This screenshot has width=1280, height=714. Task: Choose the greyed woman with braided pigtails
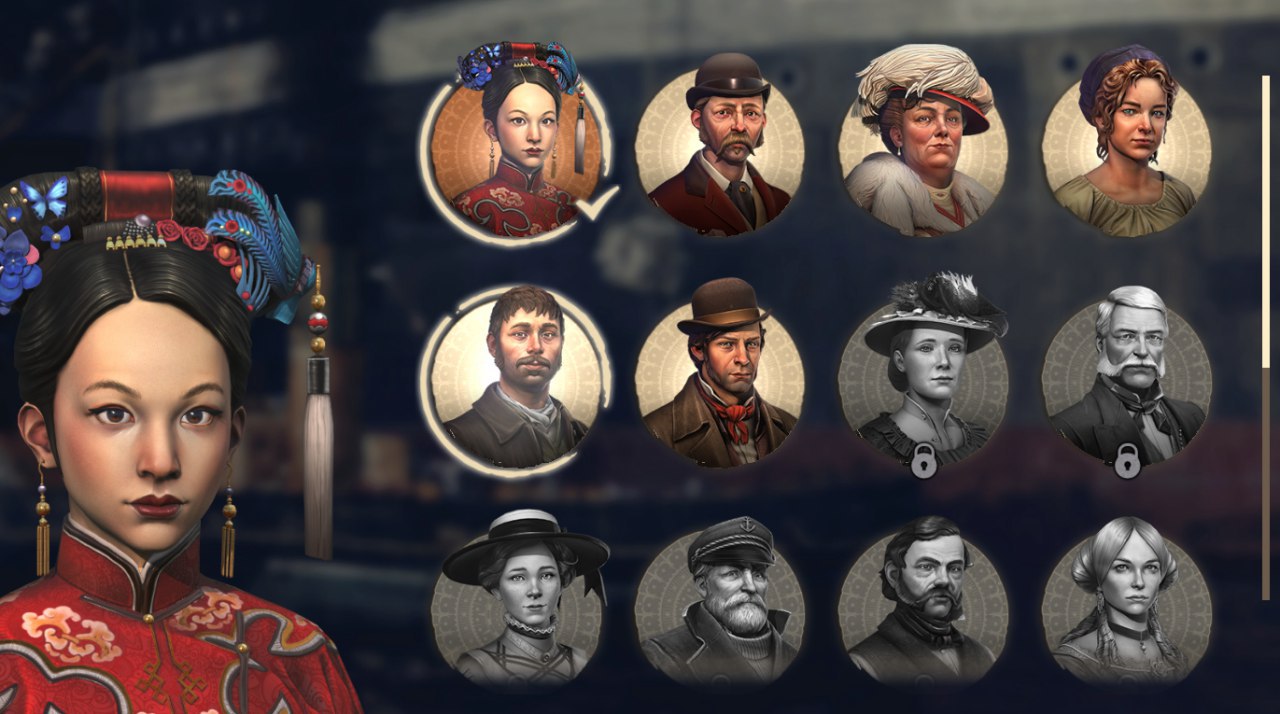1126,600
